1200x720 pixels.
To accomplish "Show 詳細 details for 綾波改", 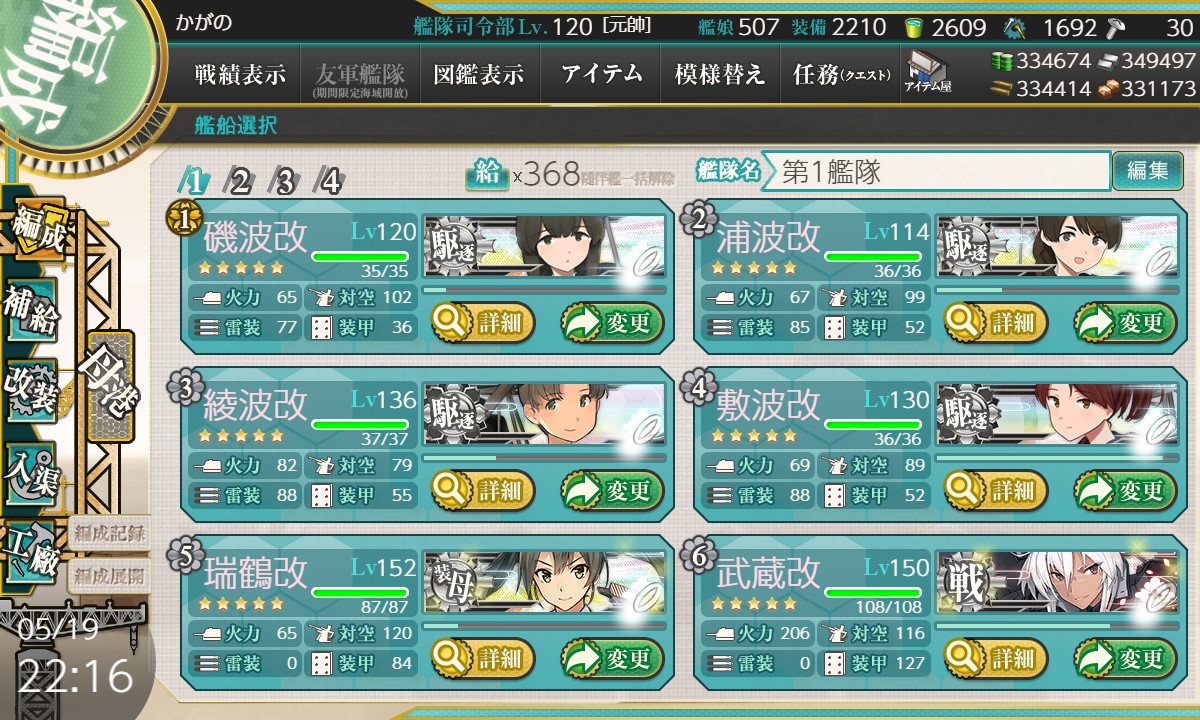I will click(483, 490).
